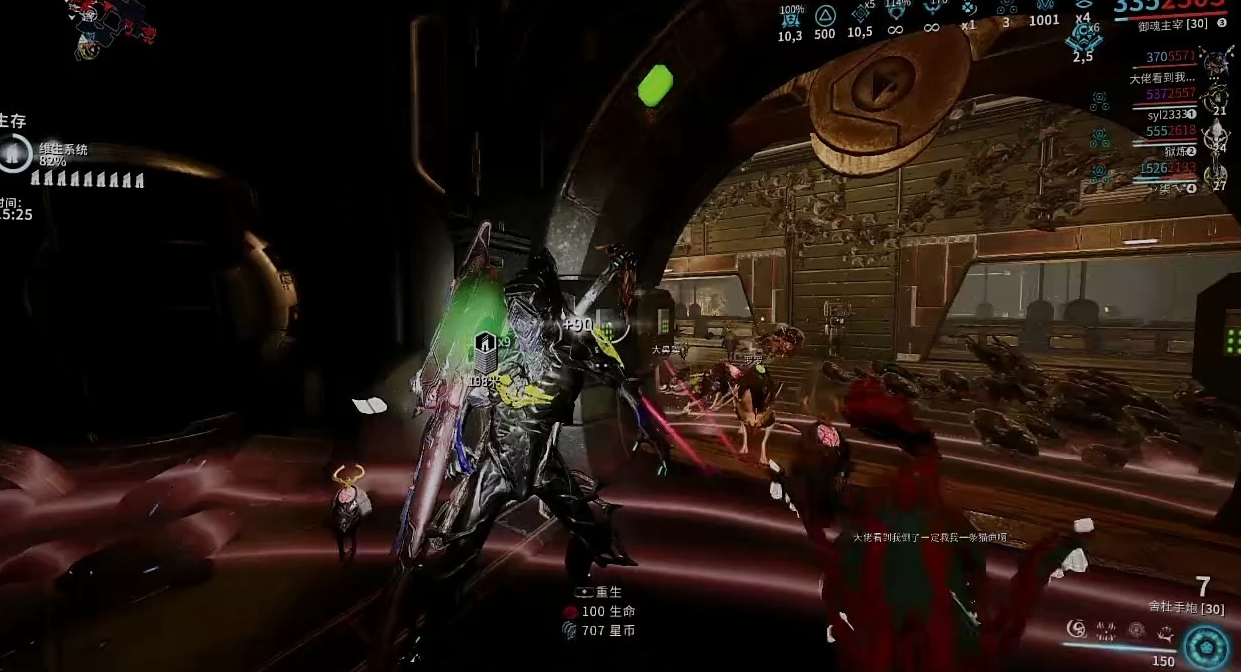Cast the clawed hand ability icon
This screenshot has width=1241, height=672.
pyautogui.click(x=1165, y=631)
